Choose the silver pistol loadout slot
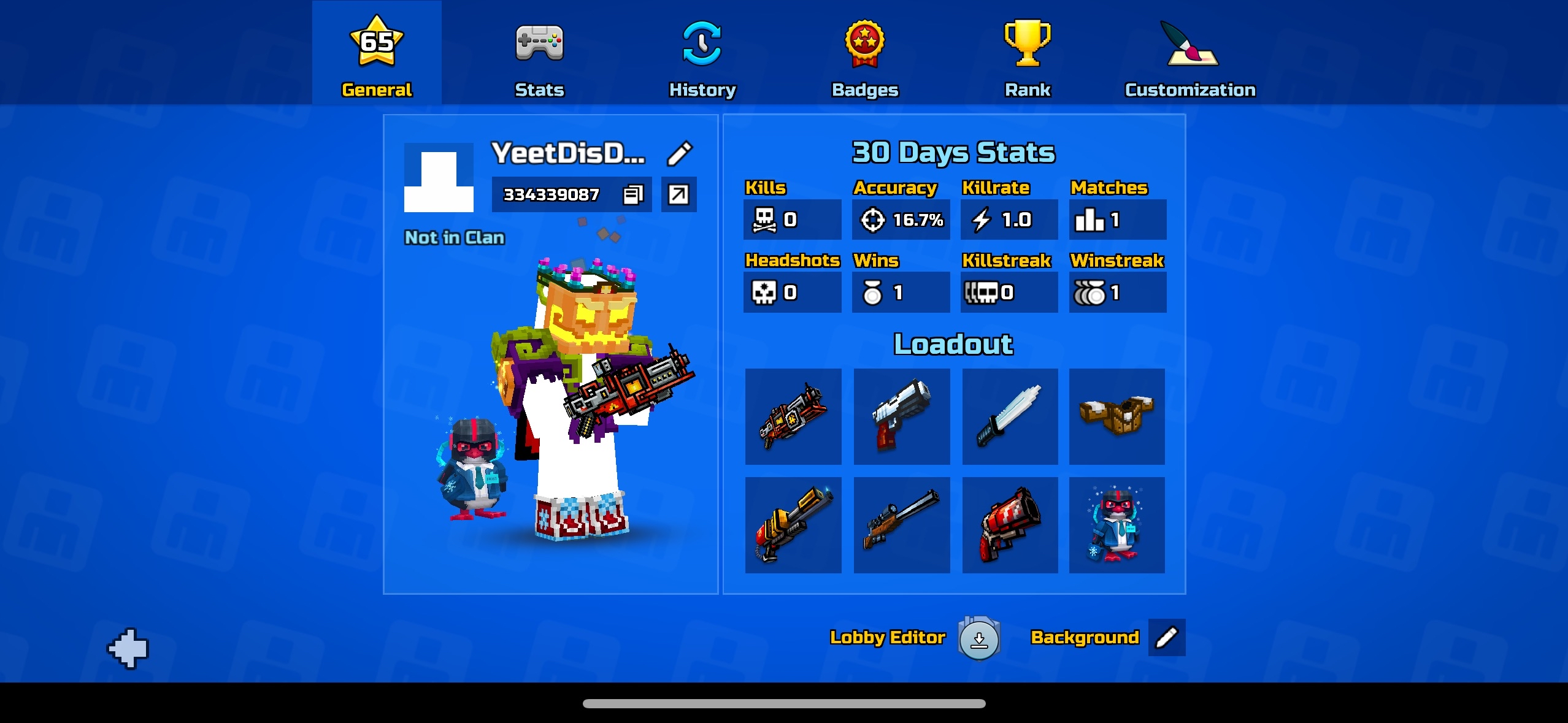Screen dimensions: 1568x723 [902, 416]
